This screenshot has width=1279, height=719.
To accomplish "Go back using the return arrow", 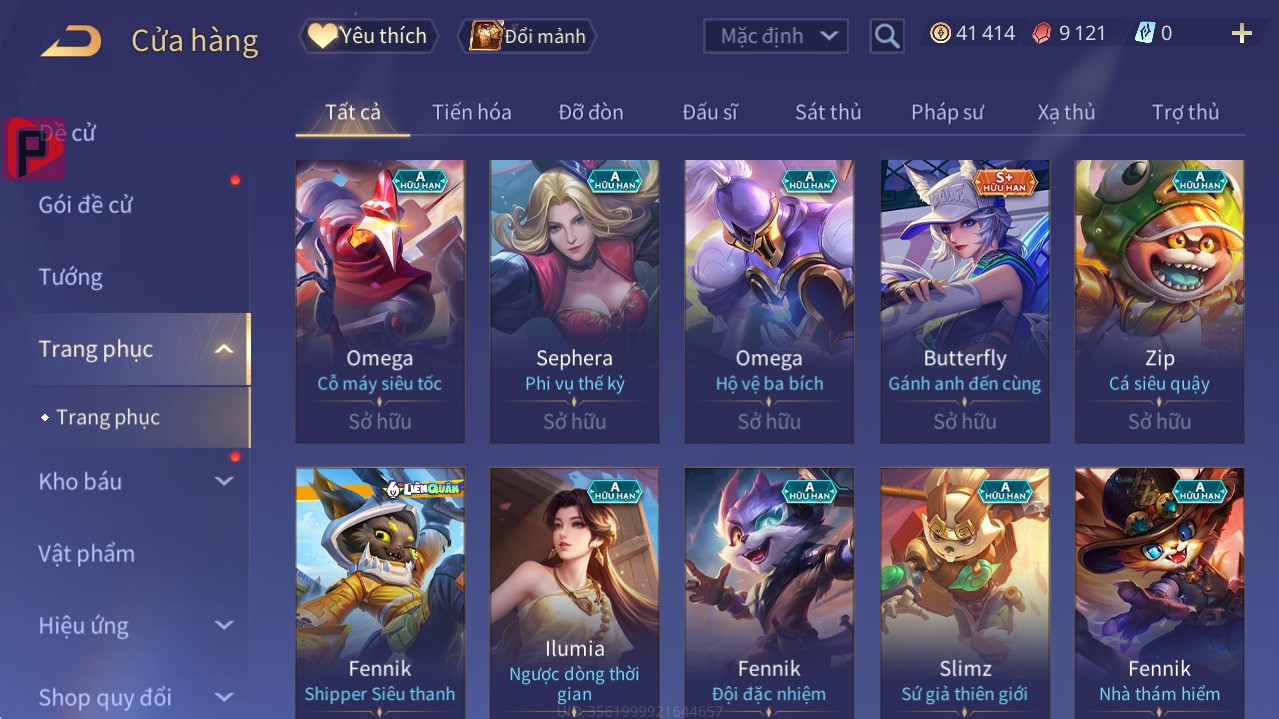I will click(x=71, y=40).
